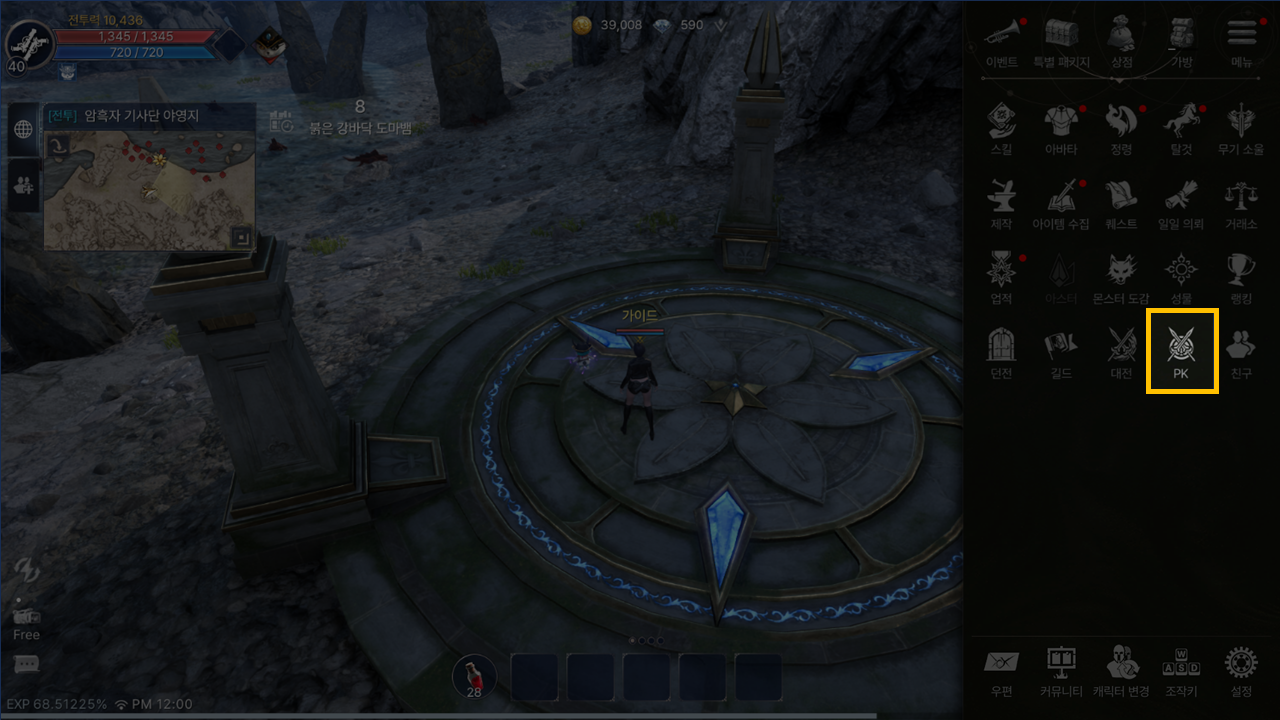The image size is (1280, 720).
Task: Use the red potion quick slot
Action: (474, 677)
